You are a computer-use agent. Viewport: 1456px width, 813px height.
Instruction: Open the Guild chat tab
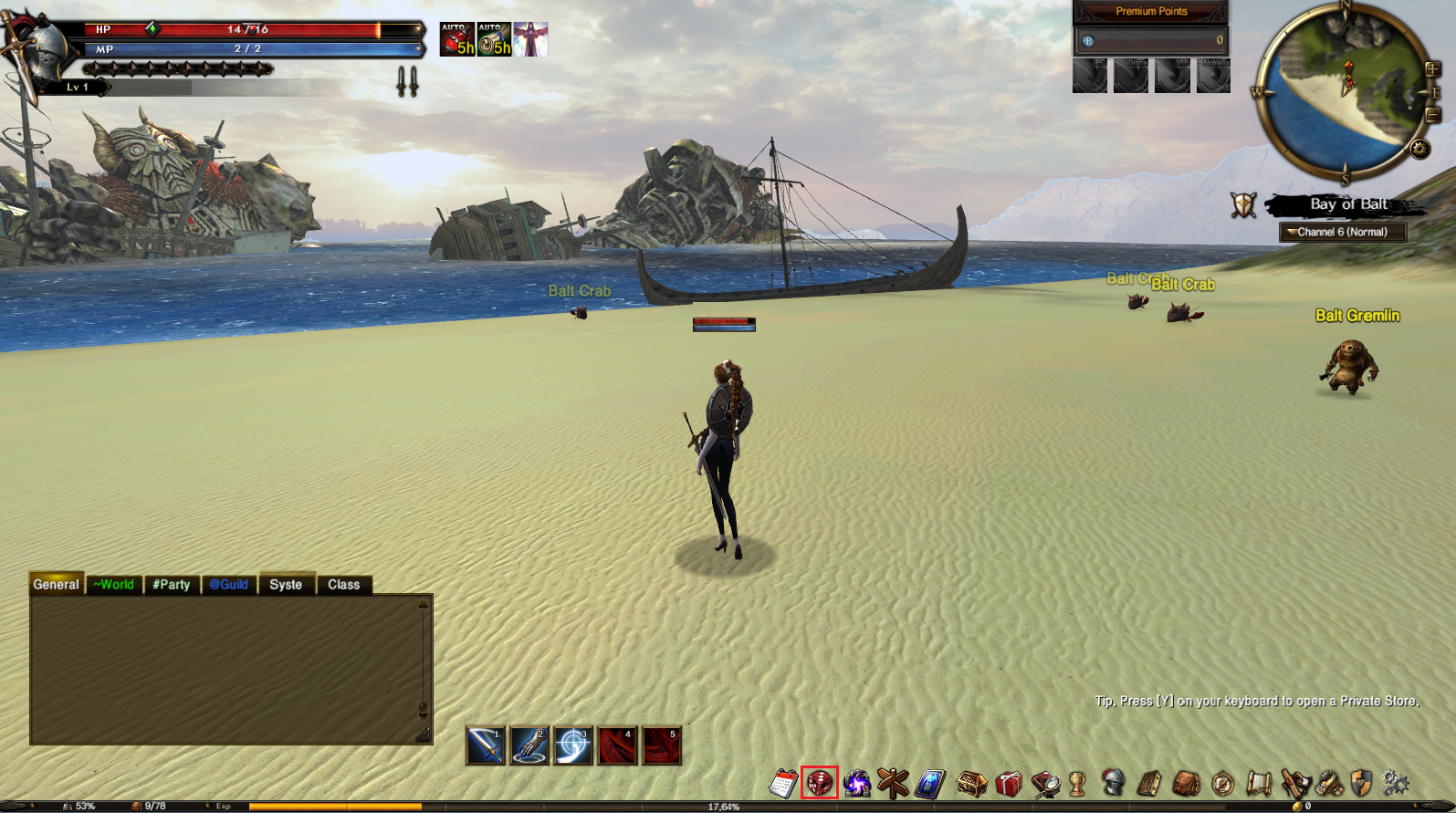pos(228,585)
